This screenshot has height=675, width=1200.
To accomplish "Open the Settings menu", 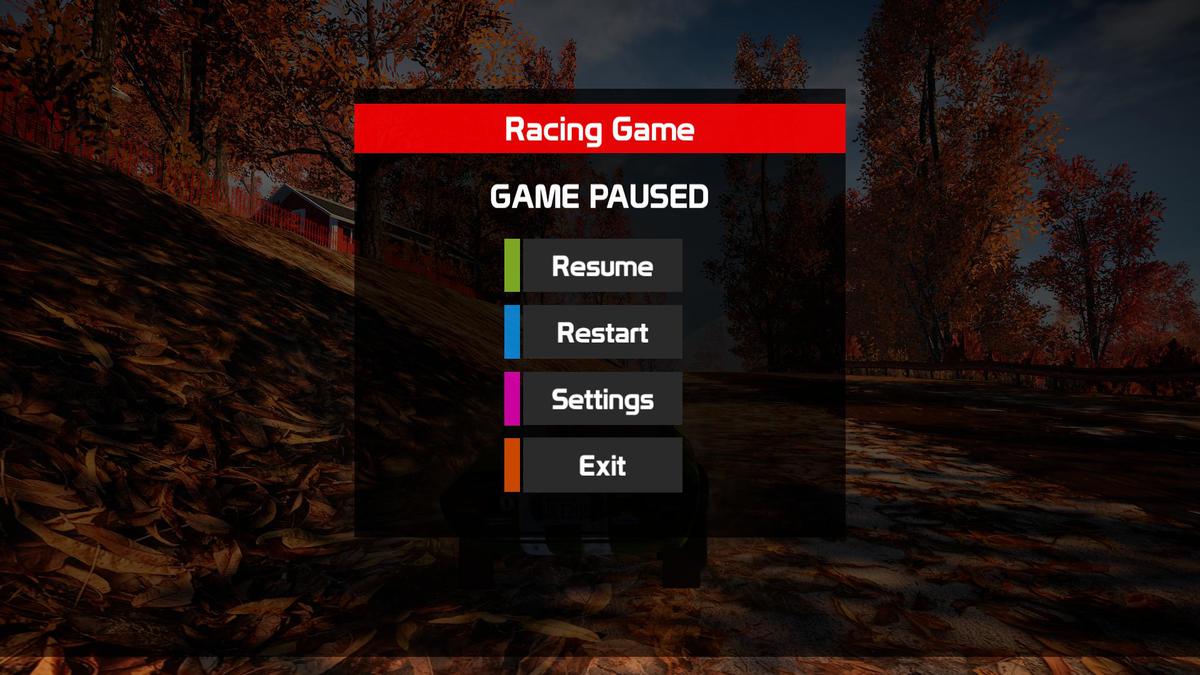I will pos(601,399).
